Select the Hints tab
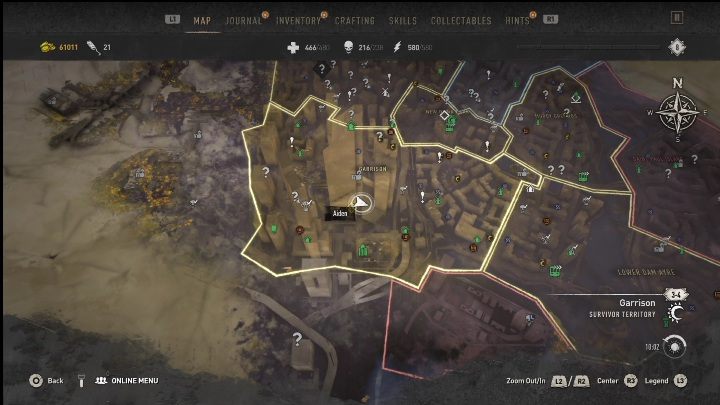Image resolution: width=720 pixels, height=405 pixels. click(518, 20)
